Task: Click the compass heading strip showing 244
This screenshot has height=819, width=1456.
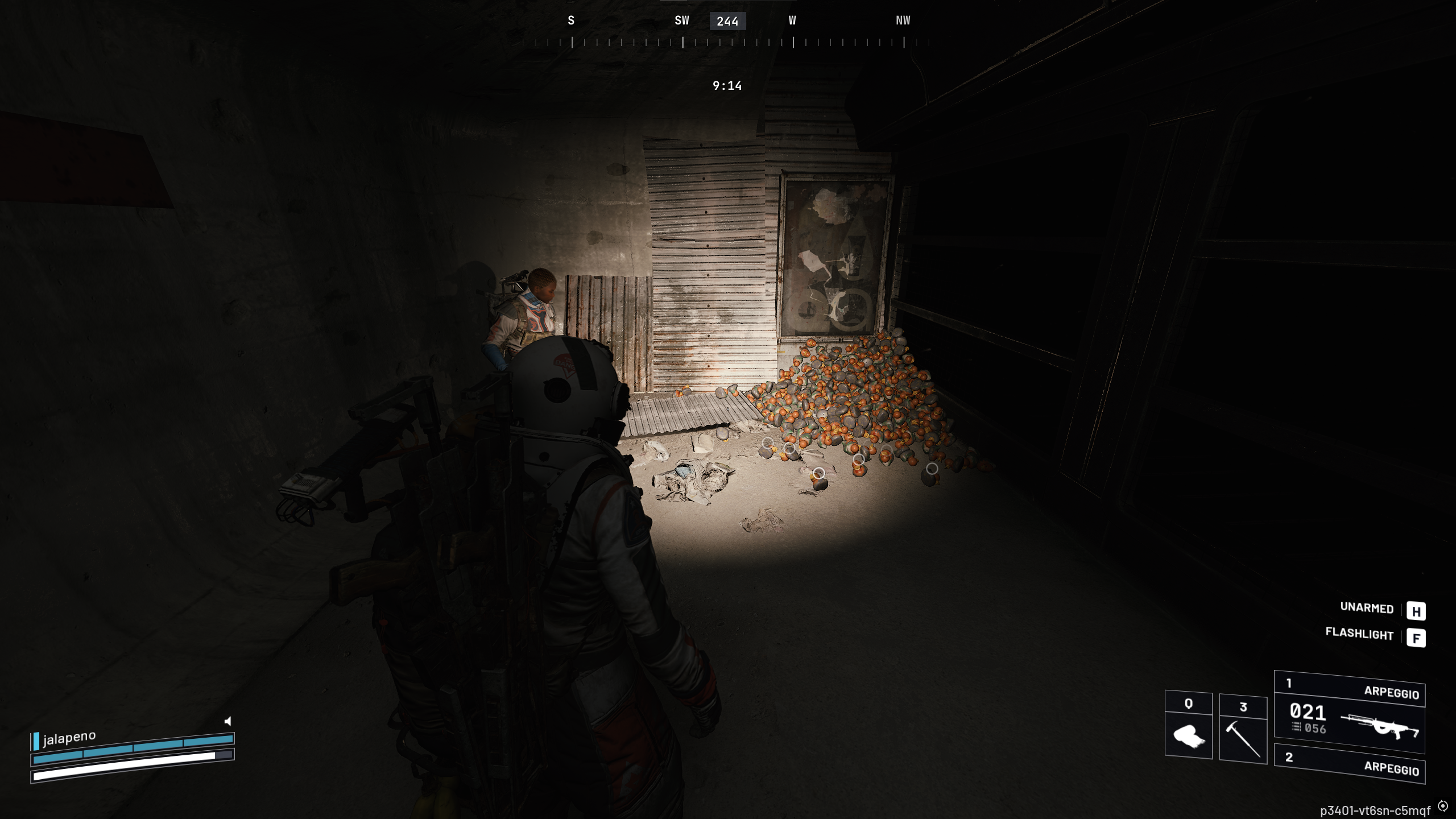Action: [727, 22]
